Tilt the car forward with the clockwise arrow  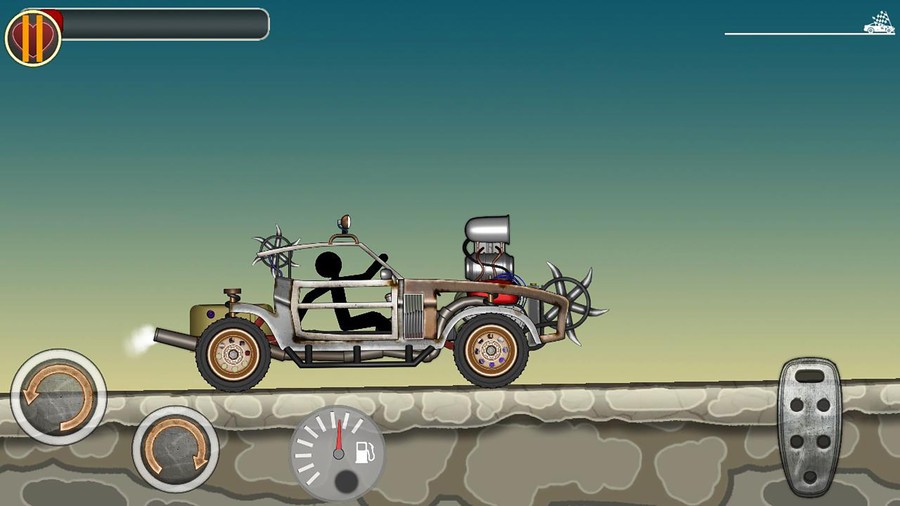pos(176,447)
